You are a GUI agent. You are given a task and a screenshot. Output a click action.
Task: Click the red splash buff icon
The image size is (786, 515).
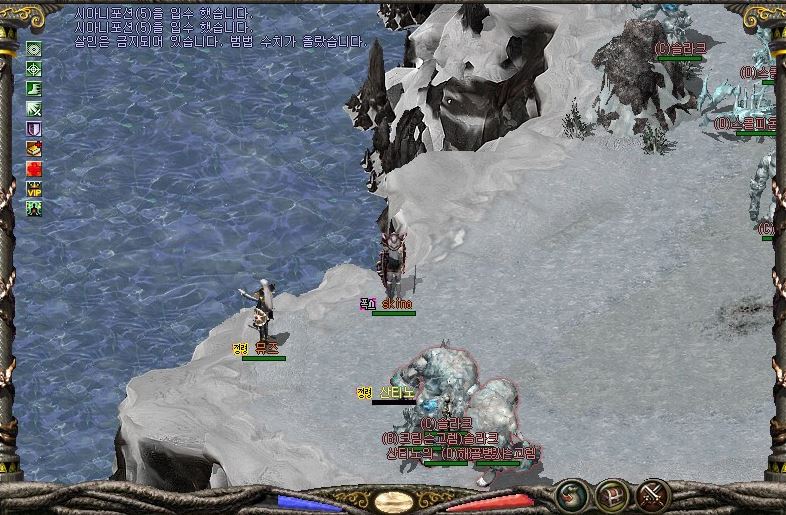pos(34,168)
